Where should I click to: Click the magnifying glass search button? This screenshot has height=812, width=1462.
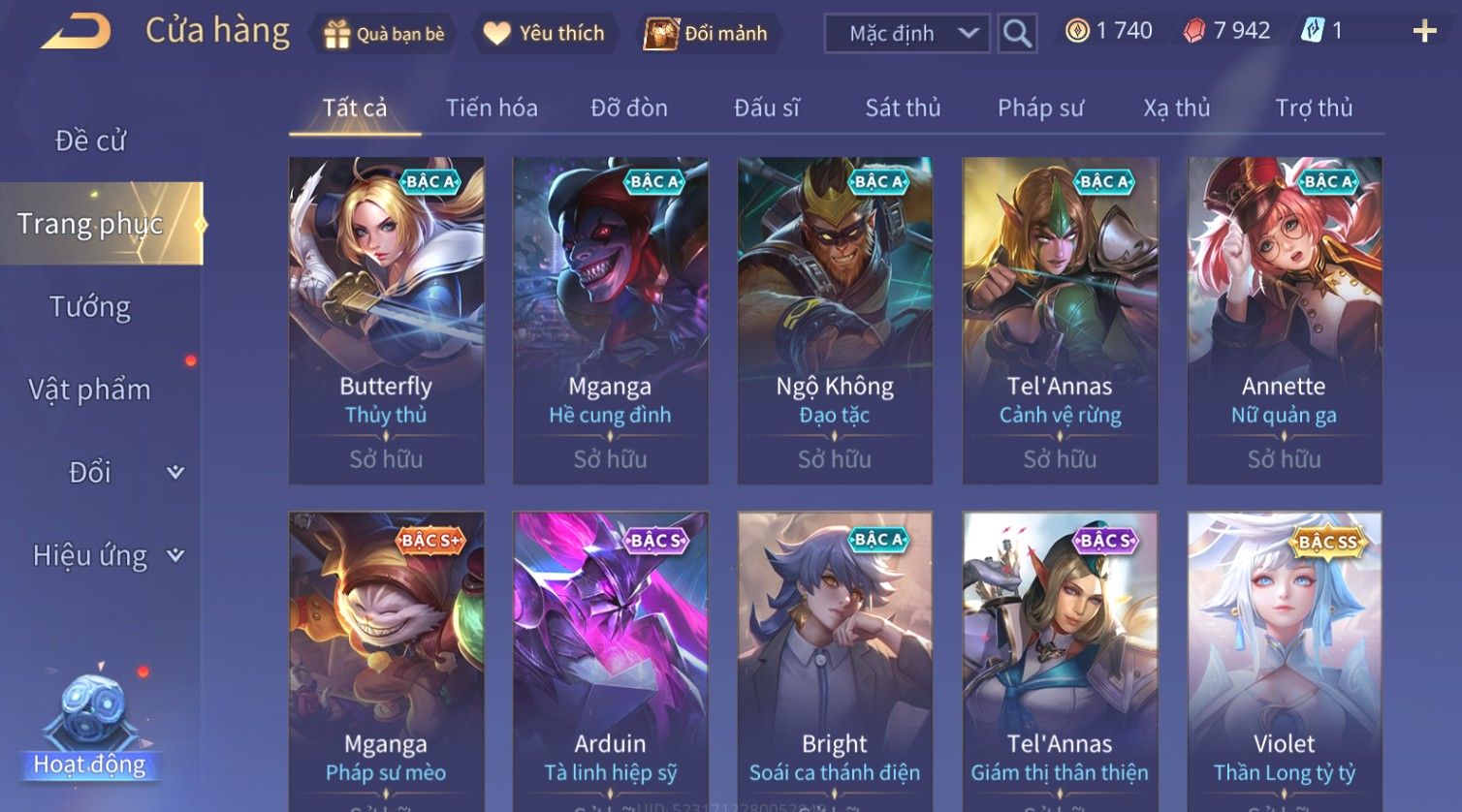tap(1017, 34)
